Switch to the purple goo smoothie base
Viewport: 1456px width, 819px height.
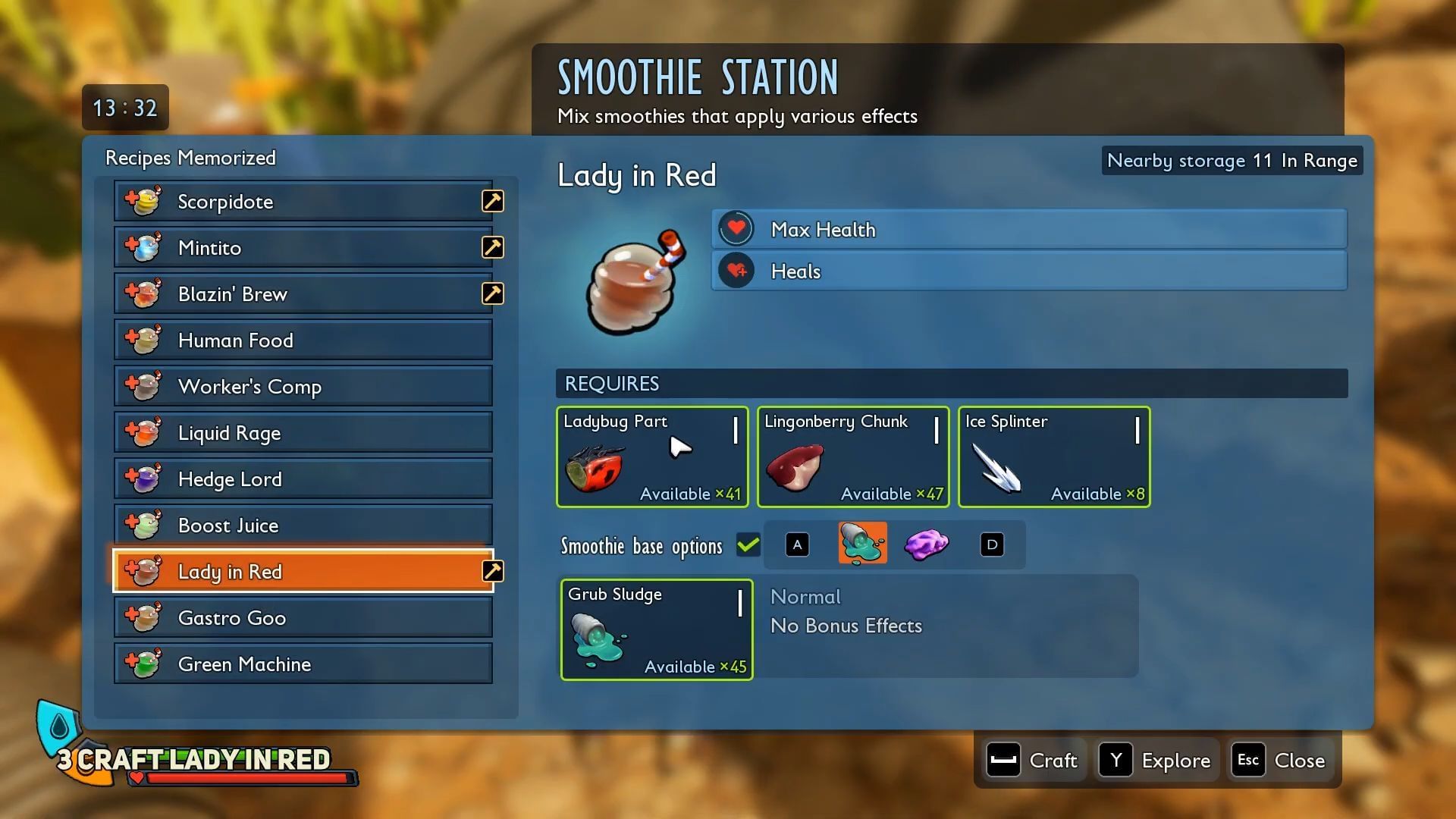[926, 544]
